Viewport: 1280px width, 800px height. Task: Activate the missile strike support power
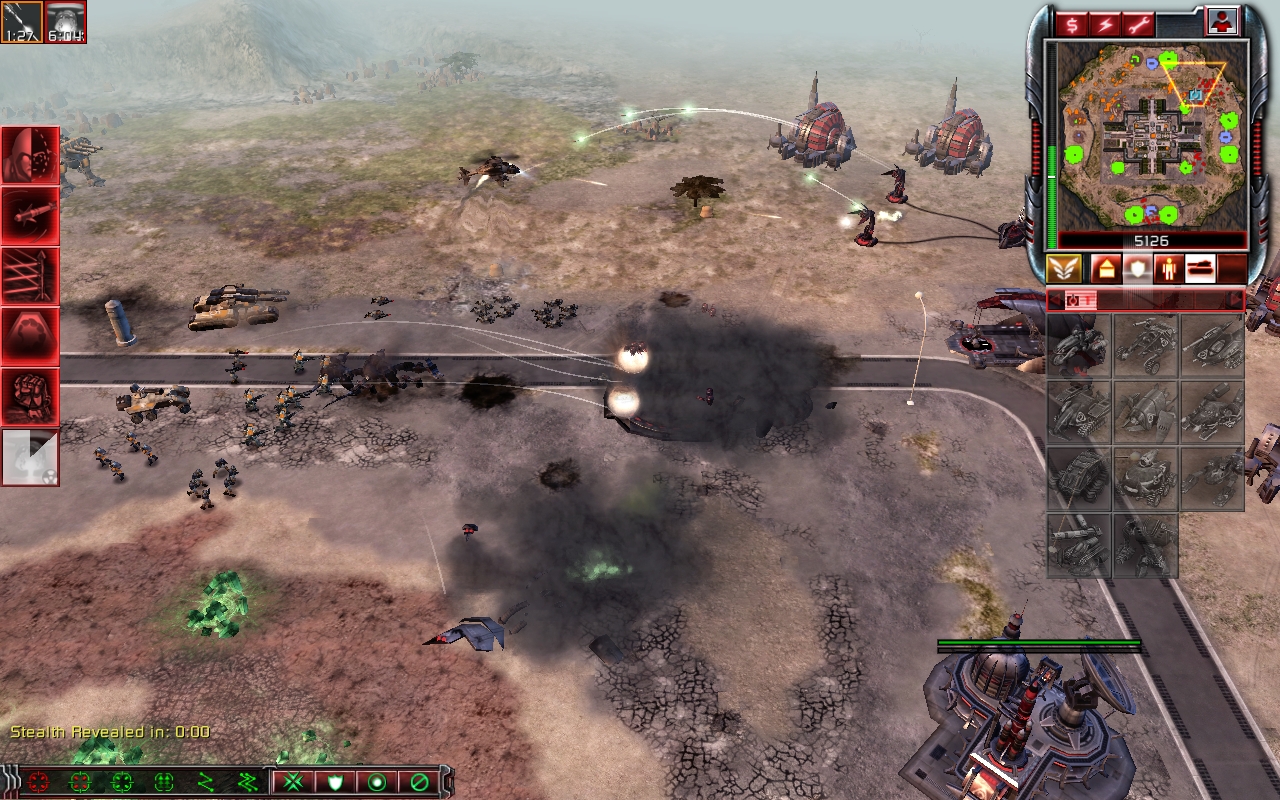click(x=30, y=215)
